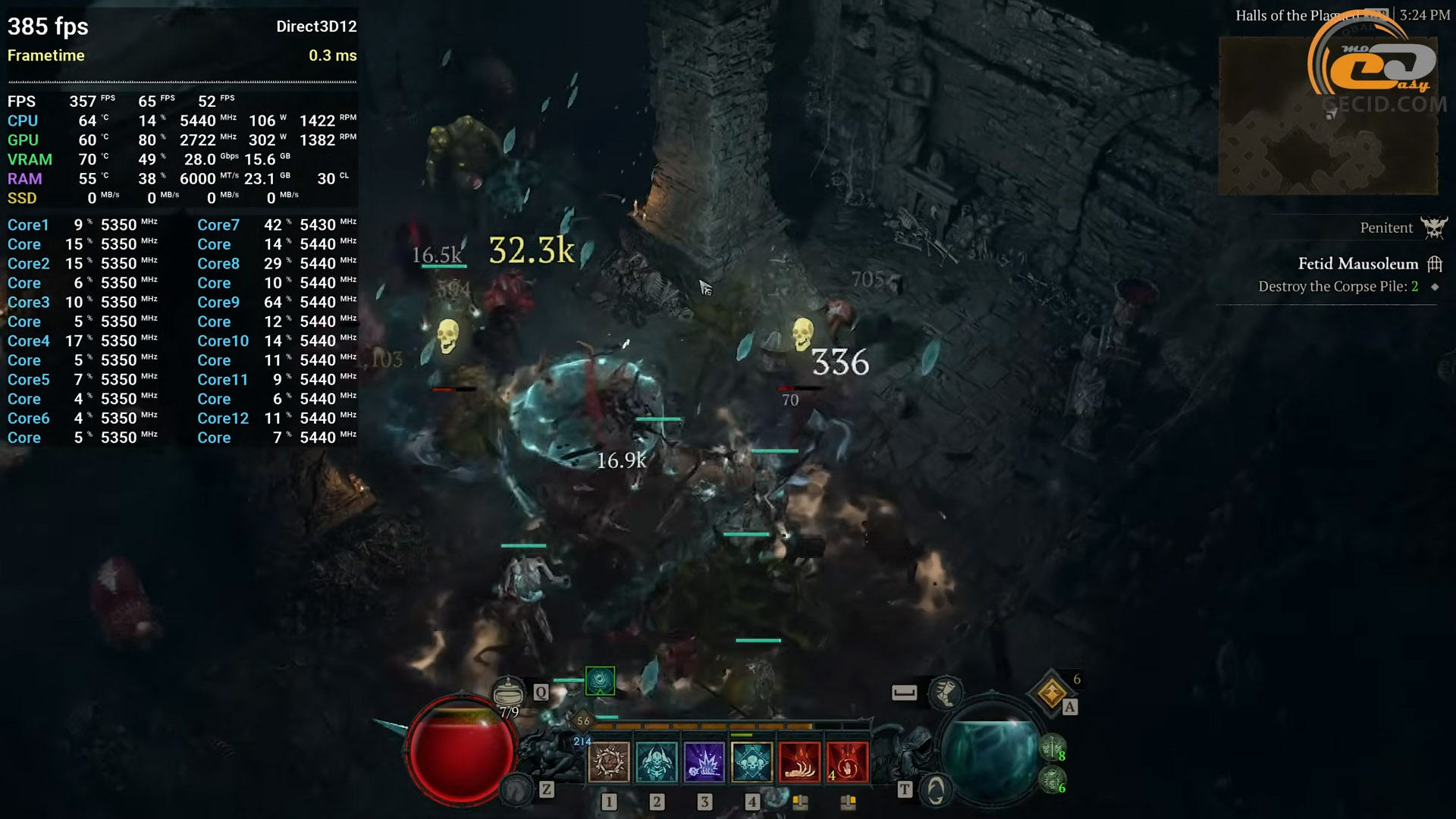Open the town portal icon
Viewport: 1456px width, 819px height.
point(936,791)
